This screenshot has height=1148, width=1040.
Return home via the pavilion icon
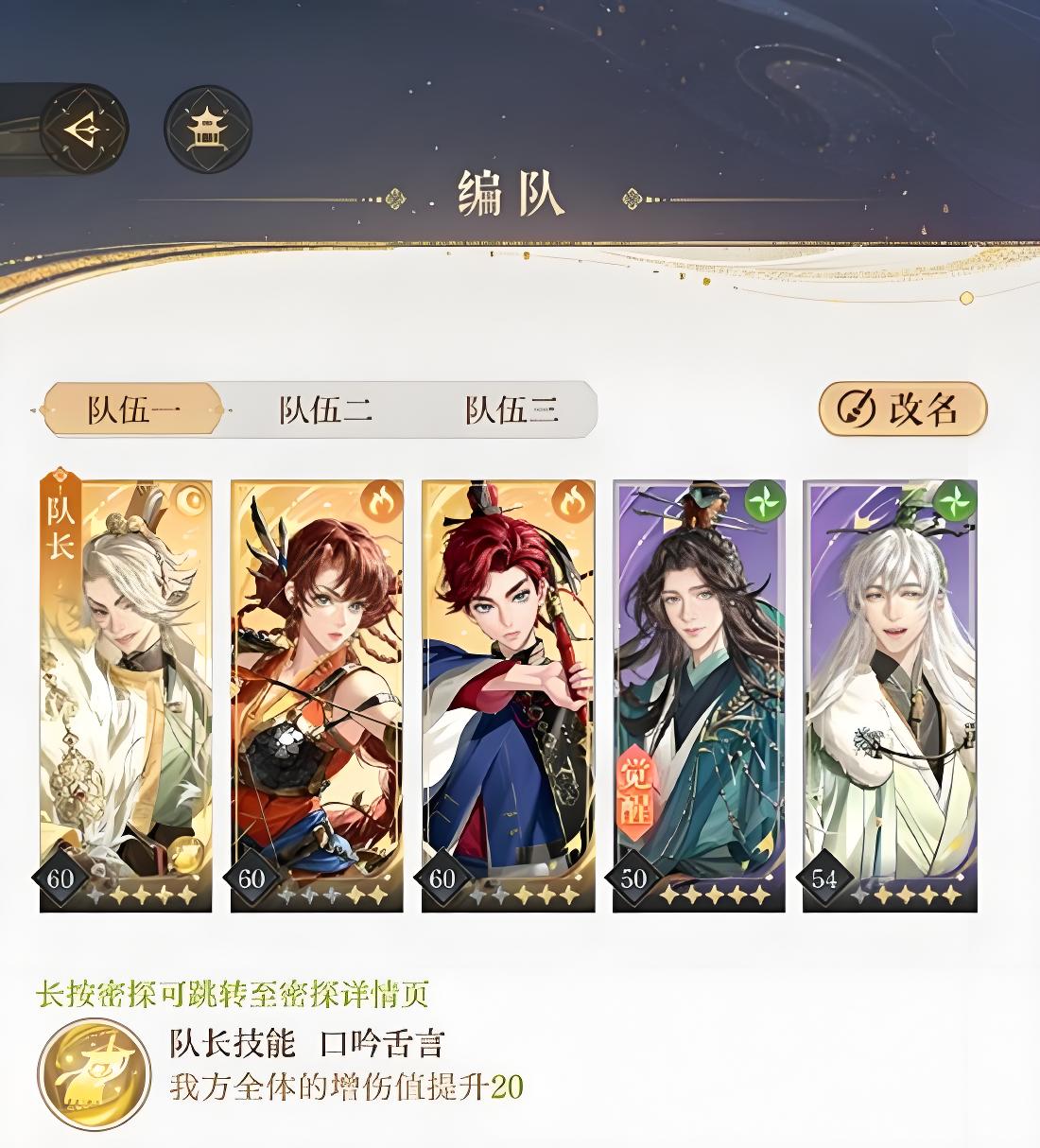(207, 130)
